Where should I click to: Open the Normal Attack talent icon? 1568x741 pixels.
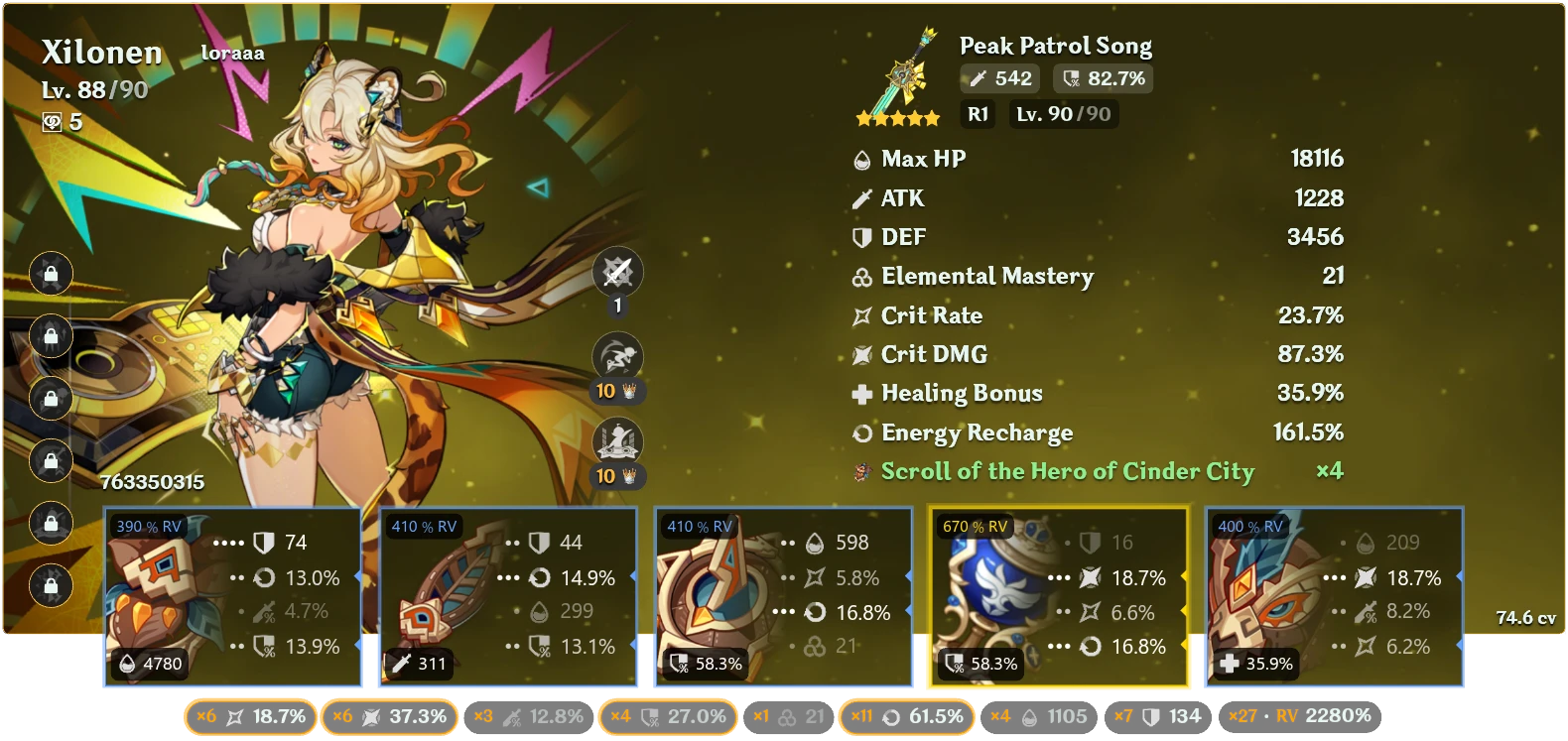coord(617,271)
